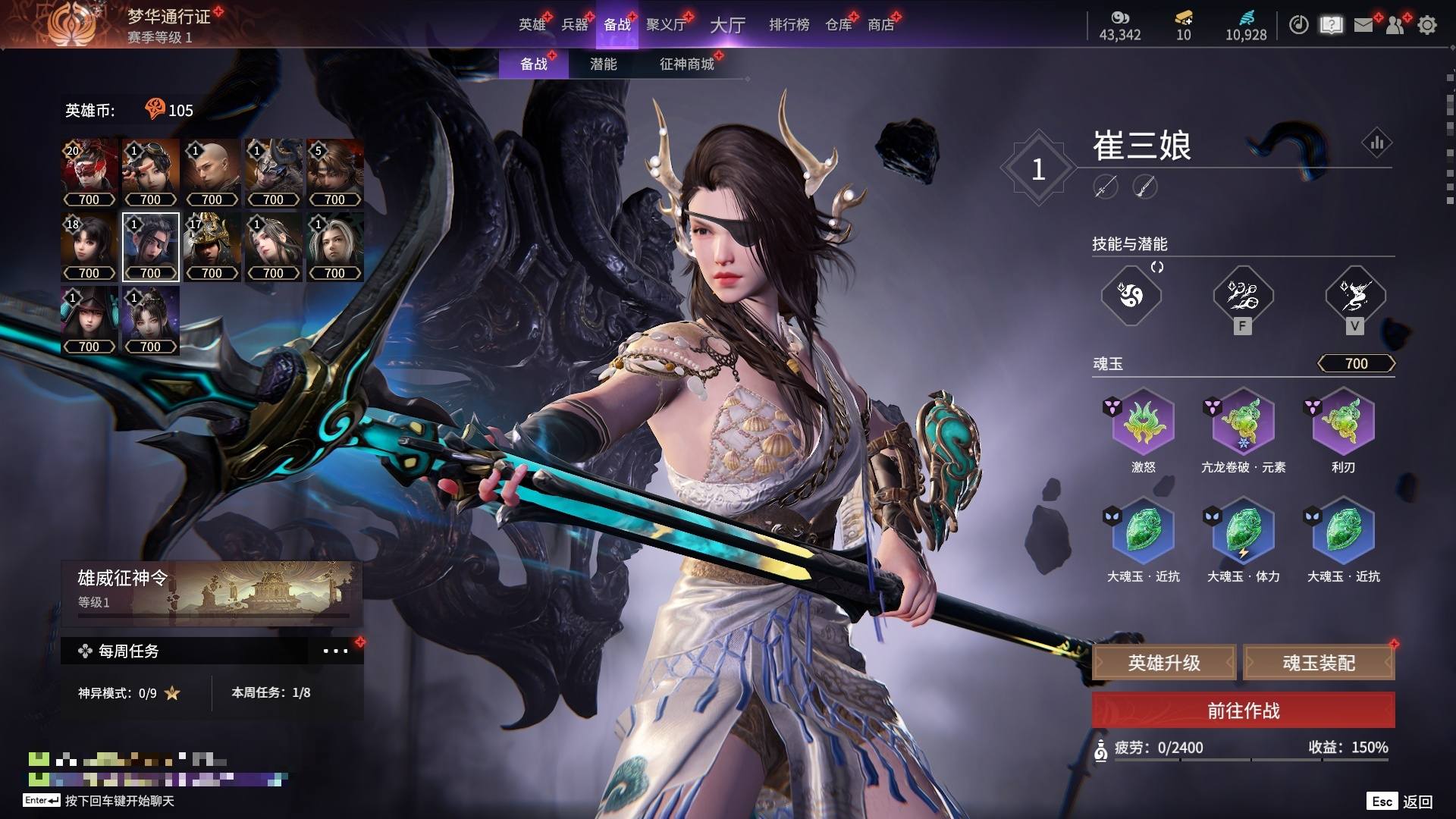
Task: Select the 大魂玉·体力 jade slot
Action: tap(1243, 531)
